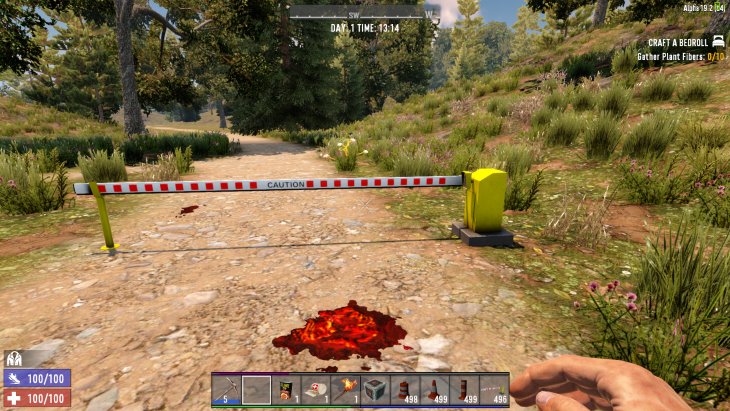Select the pickaxe hotbar slot

coord(228,389)
